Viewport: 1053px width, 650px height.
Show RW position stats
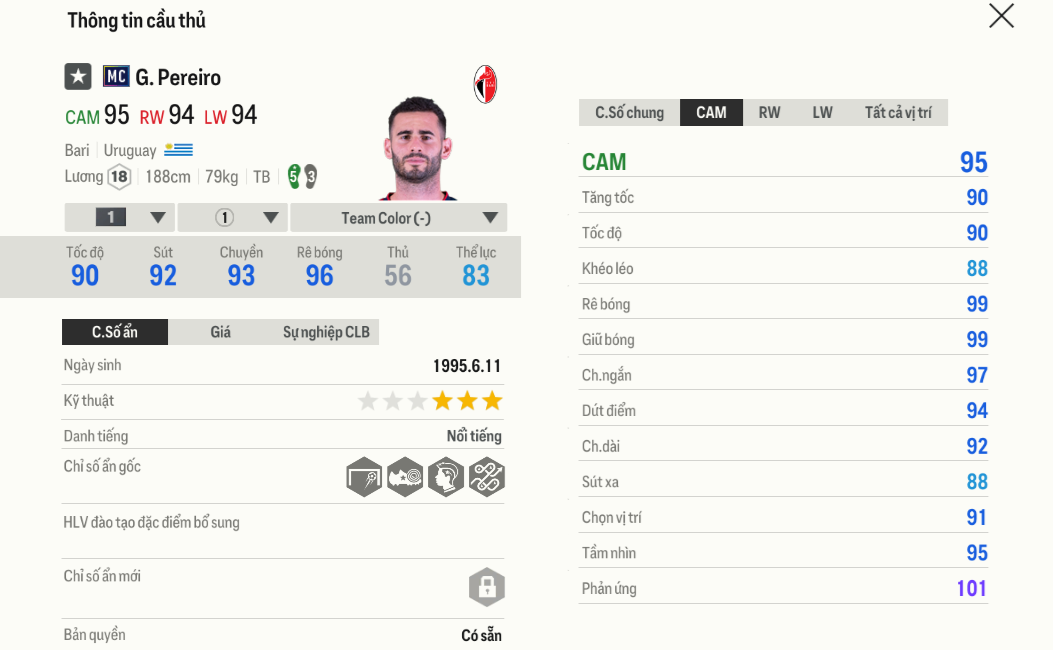pyautogui.click(x=769, y=112)
